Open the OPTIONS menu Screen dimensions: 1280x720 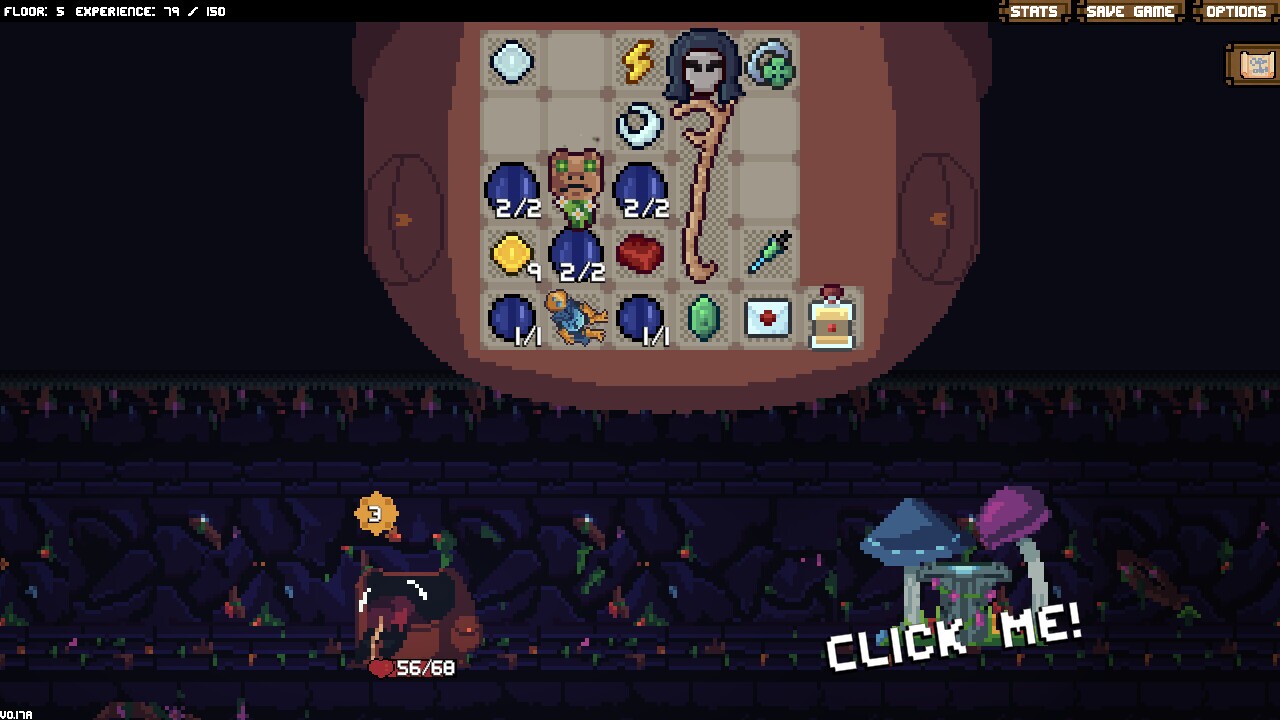[x=1235, y=11]
